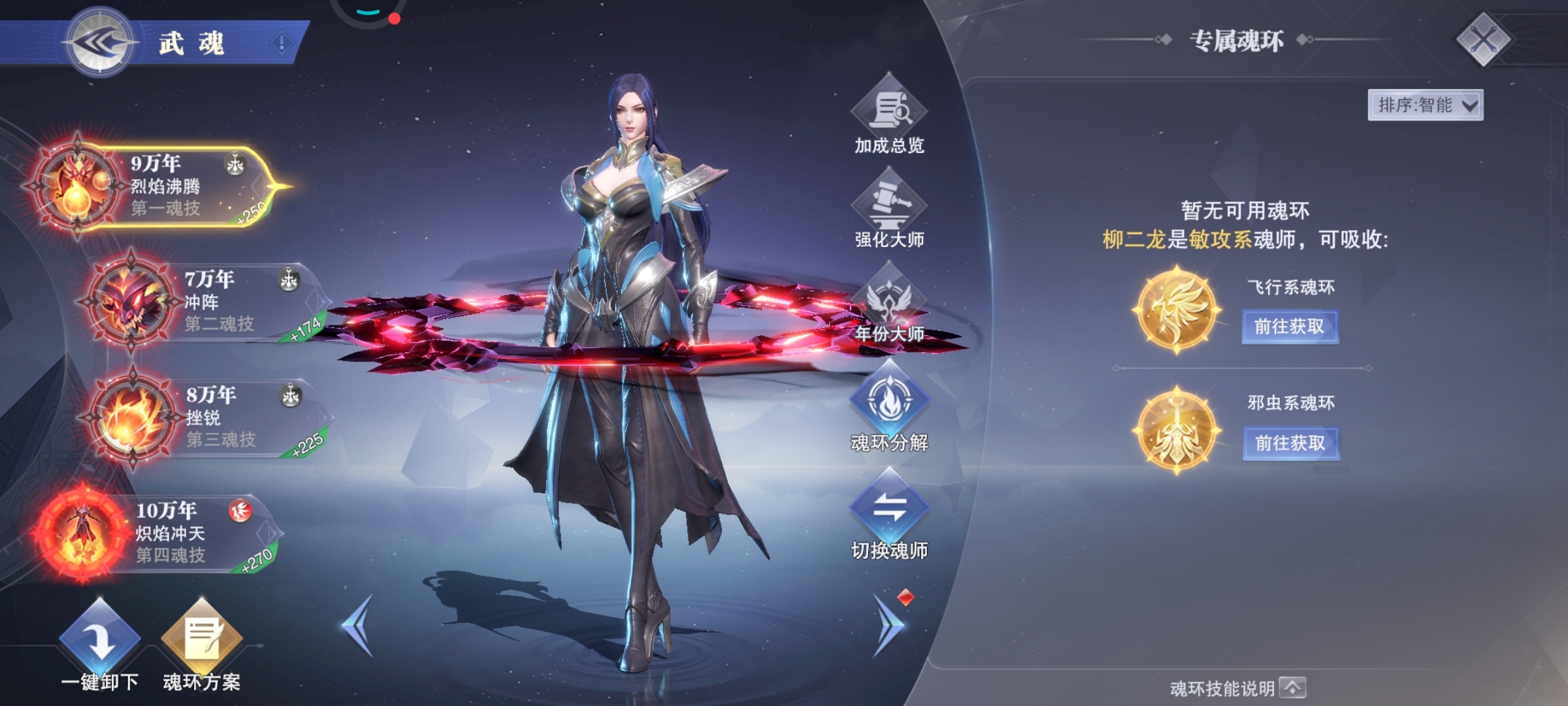This screenshot has width=1568, height=706.
Task: Close the 专属魂环 panel
Action: pyautogui.click(x=1483, y=41)
